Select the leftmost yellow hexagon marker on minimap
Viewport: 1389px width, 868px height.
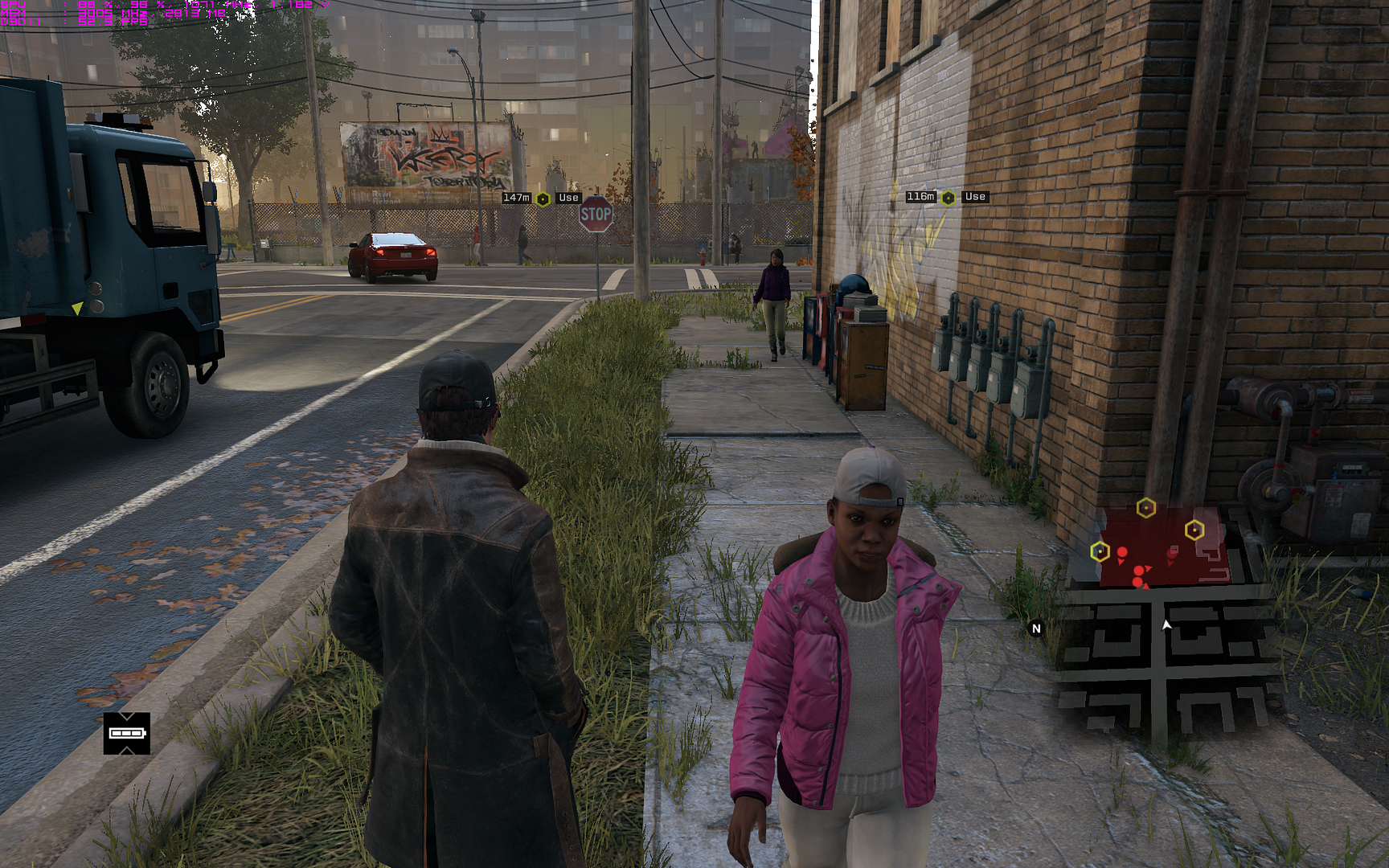click(1100, 552)
